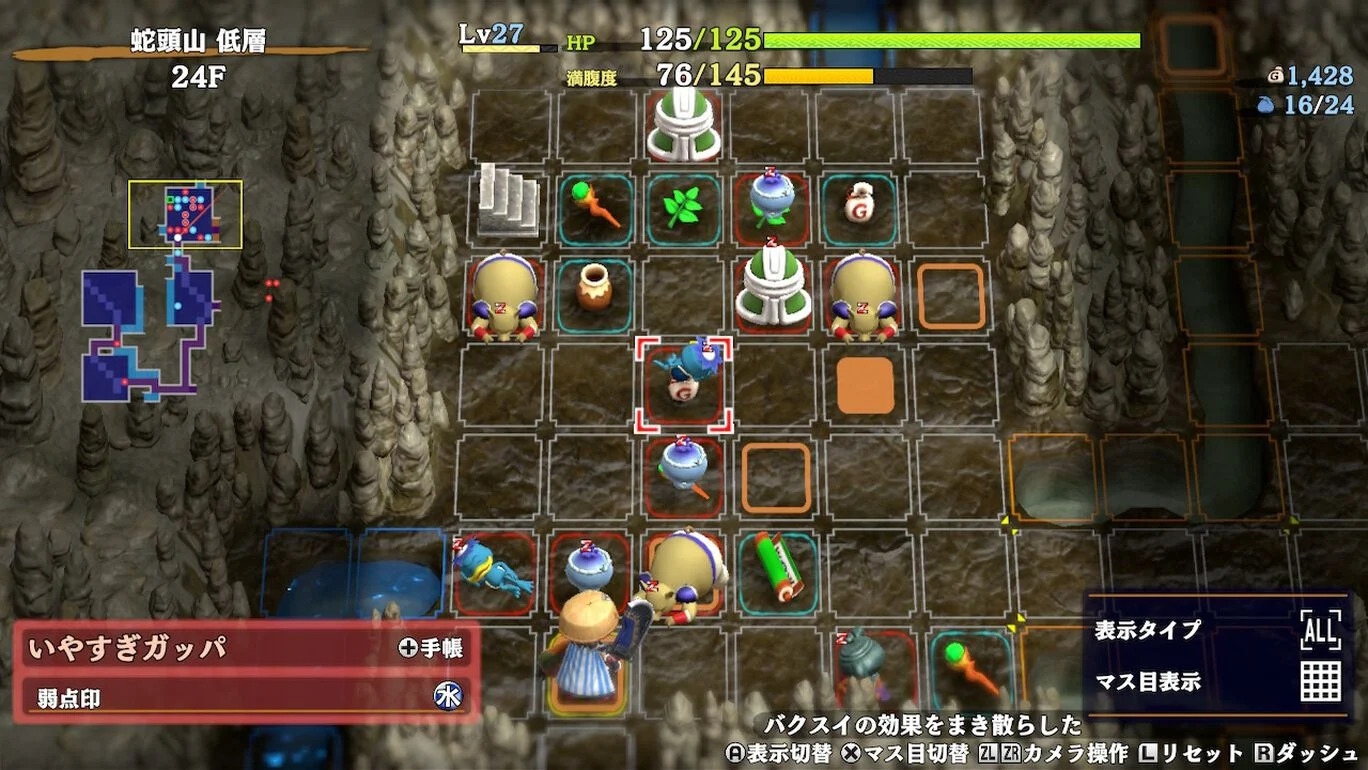Select the solid orange square tile
1368x770 pixels.
pos(865,385)
